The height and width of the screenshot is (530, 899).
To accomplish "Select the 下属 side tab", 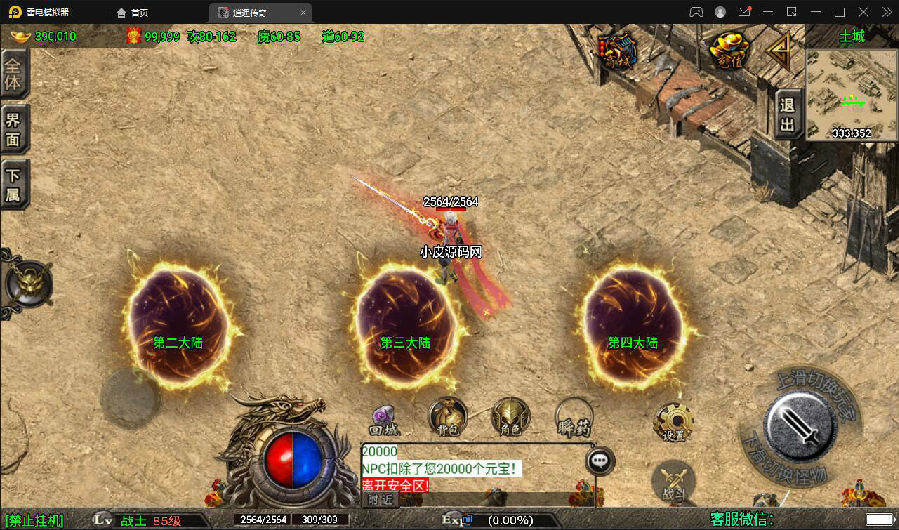I will pos(13,184).
